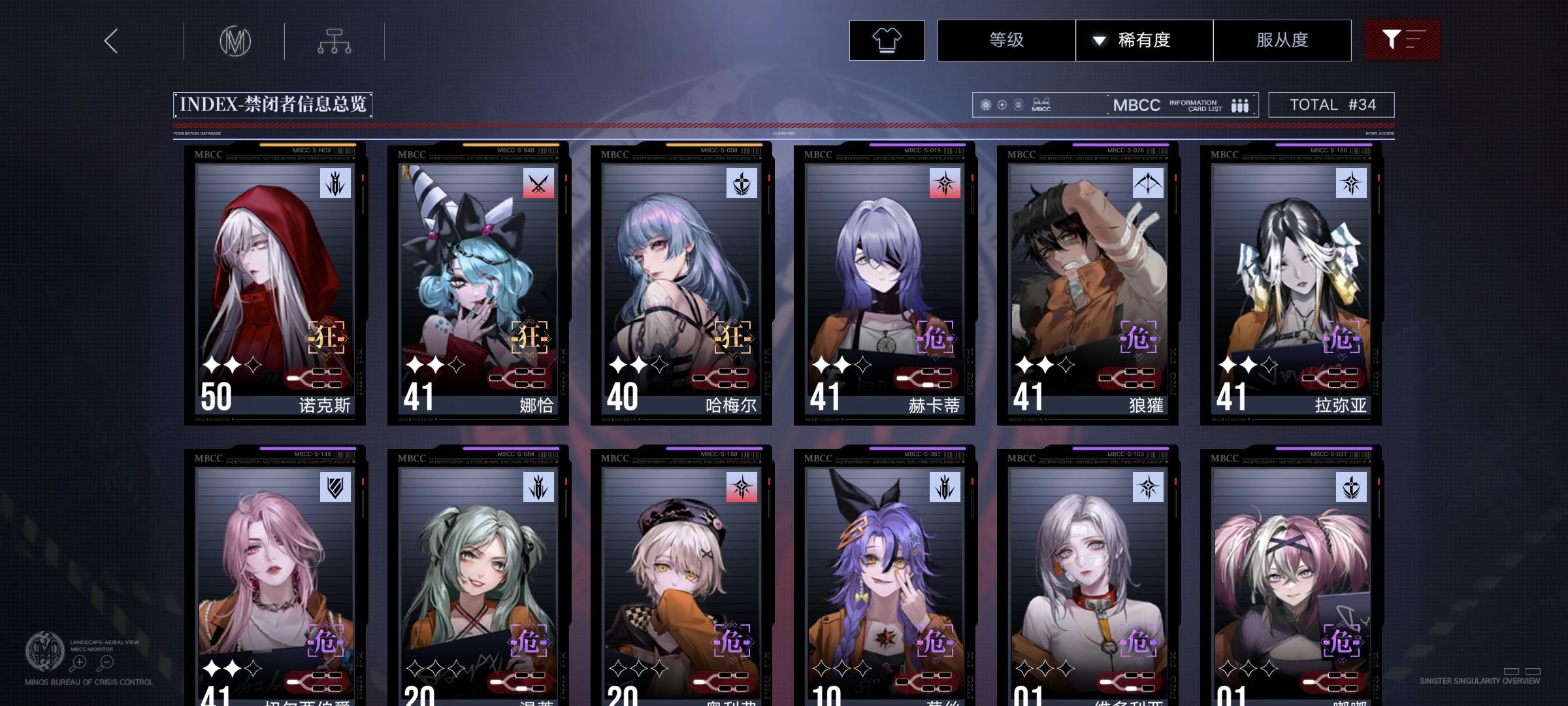Click the three-person card list icon near MBCC label

pos(1239,105)
